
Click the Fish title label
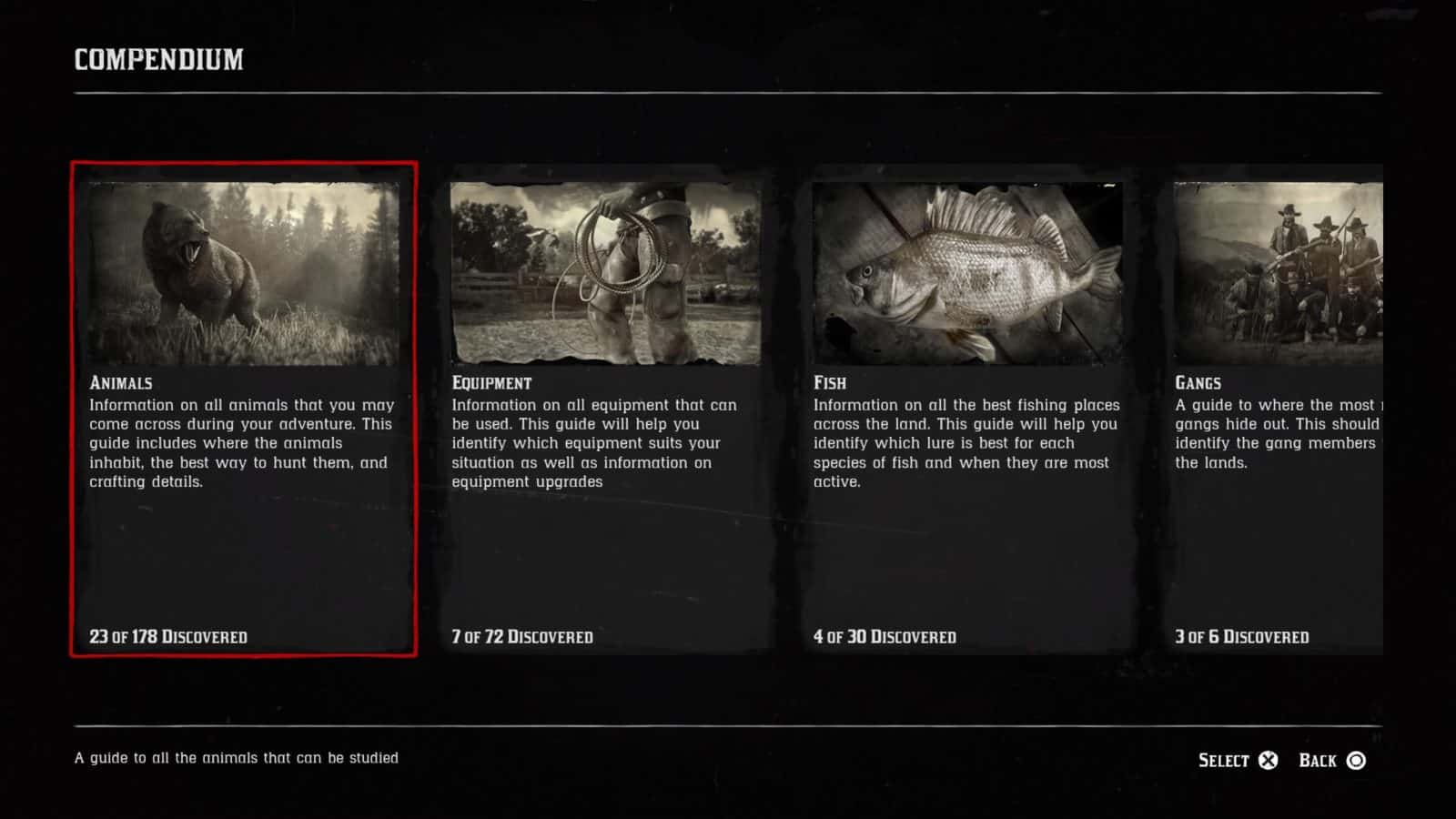(x=829, y=383)
